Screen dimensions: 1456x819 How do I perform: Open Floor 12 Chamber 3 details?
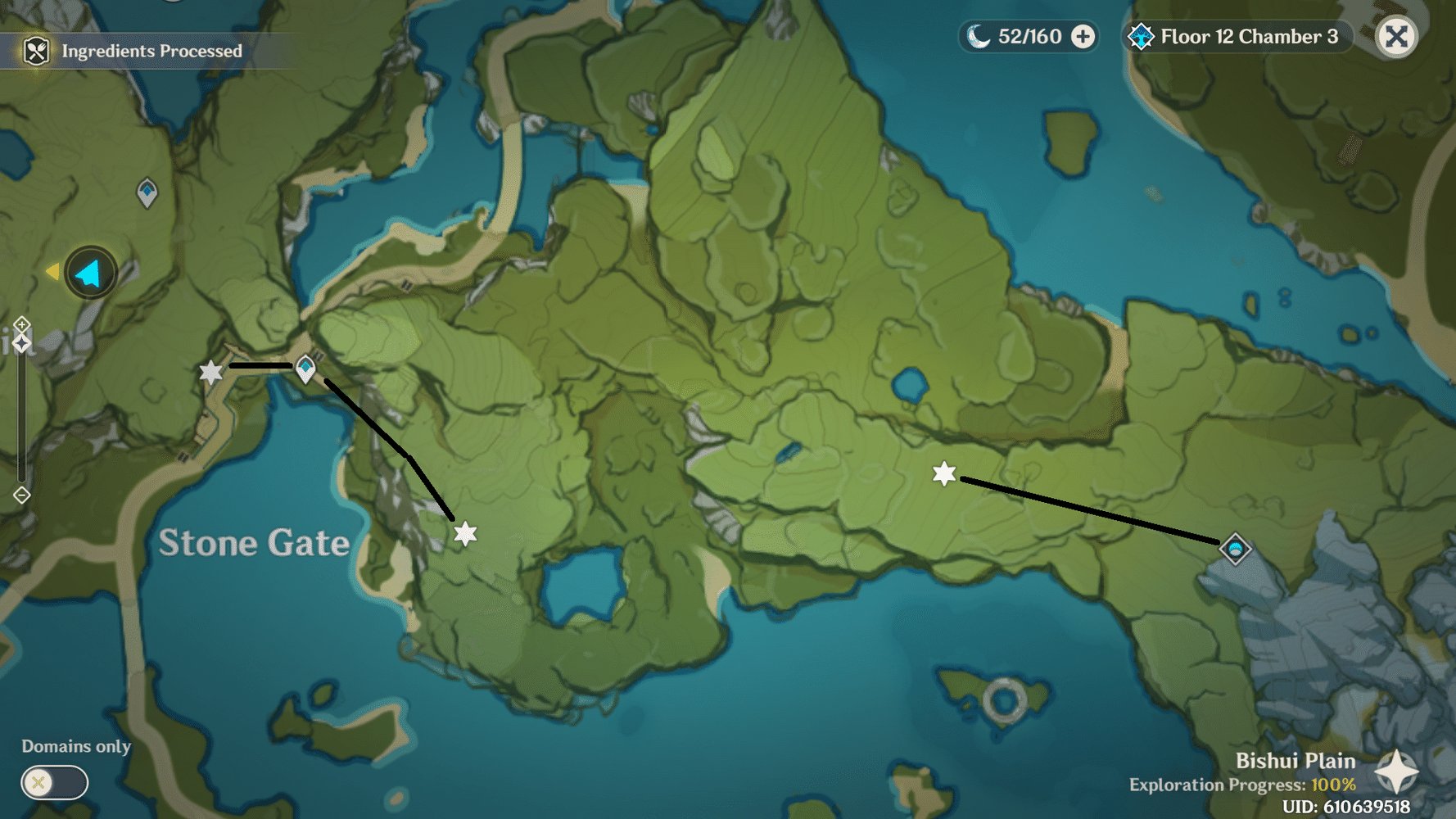tap(1248, 36)
